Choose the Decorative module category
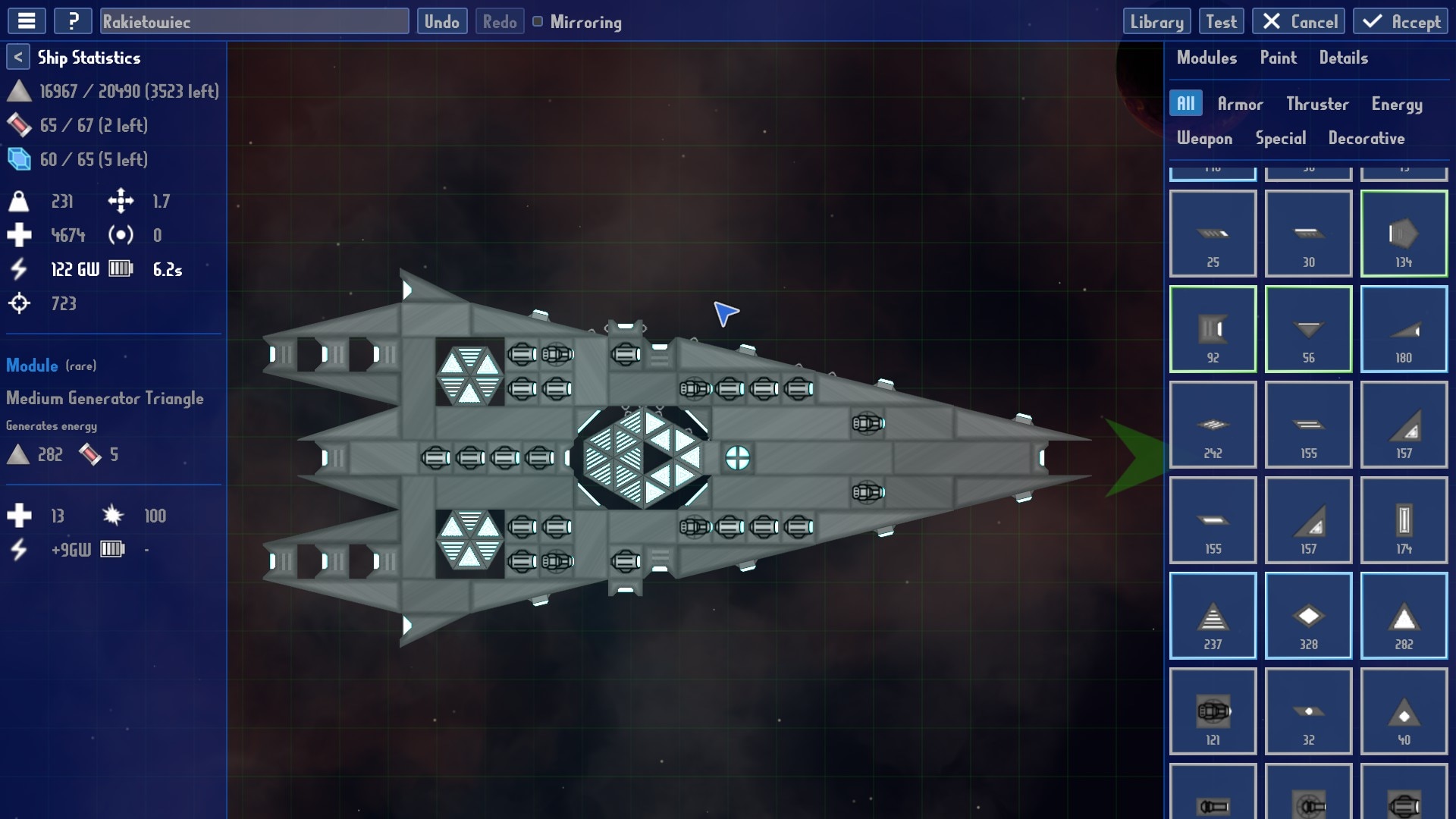The width and height of the screenshot is (1456, 819). point(1366,138)
